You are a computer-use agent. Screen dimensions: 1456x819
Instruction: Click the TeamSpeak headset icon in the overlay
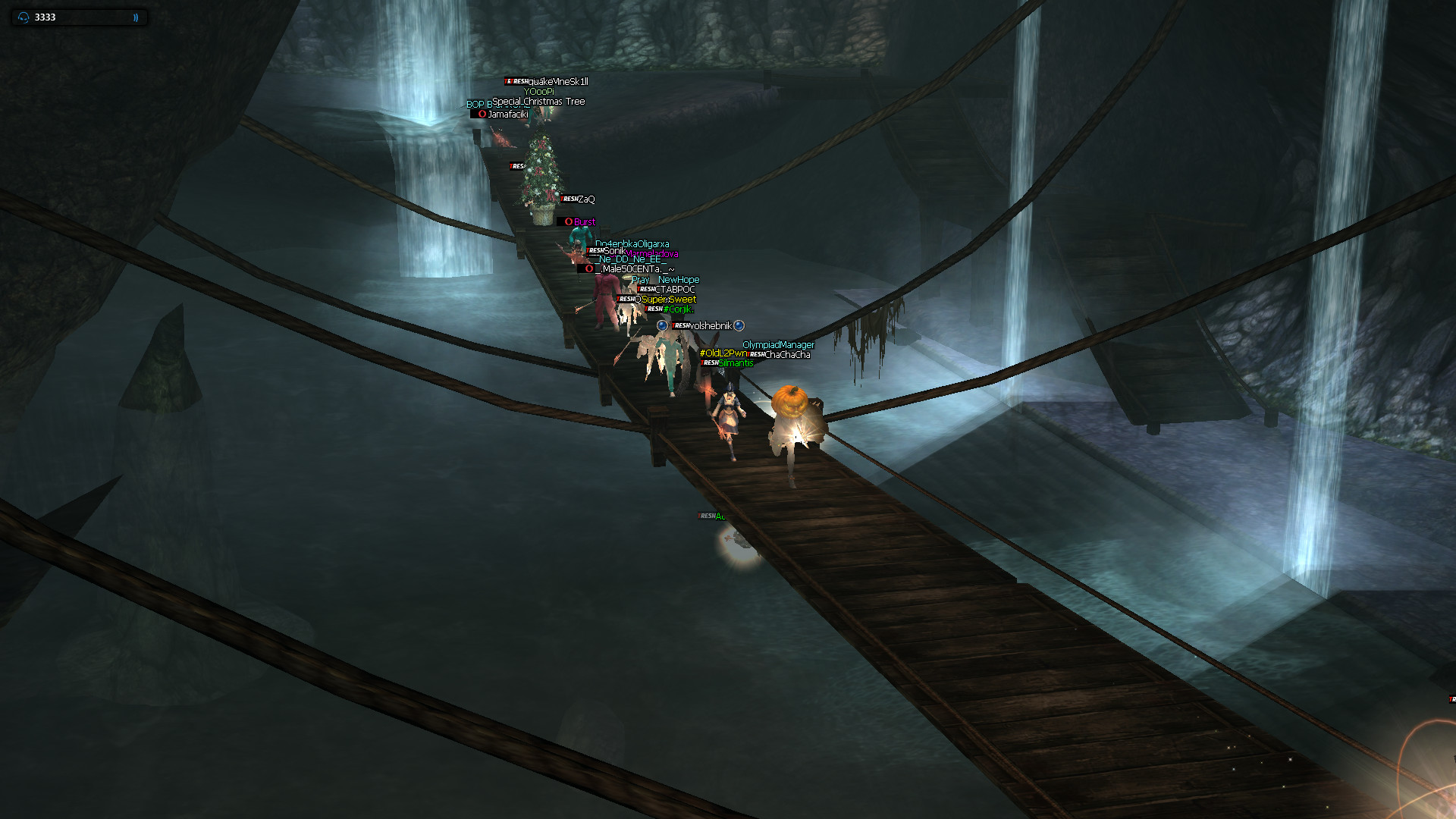pos(24,17)
